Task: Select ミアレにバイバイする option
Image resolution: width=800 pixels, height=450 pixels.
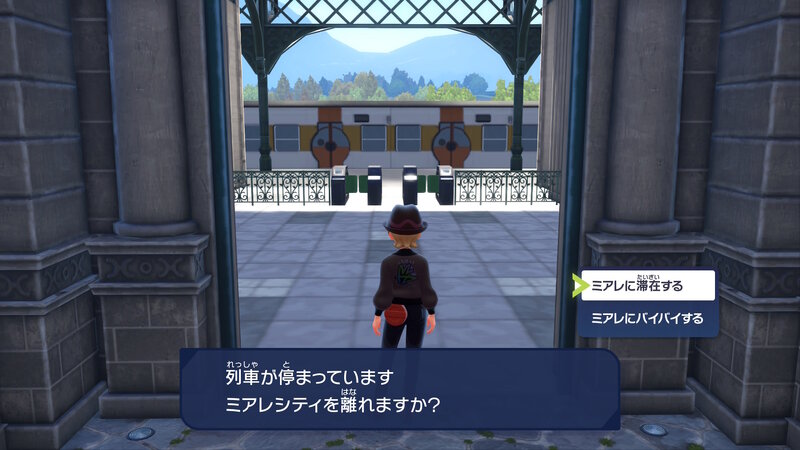Action: click(x=648, y=319)
